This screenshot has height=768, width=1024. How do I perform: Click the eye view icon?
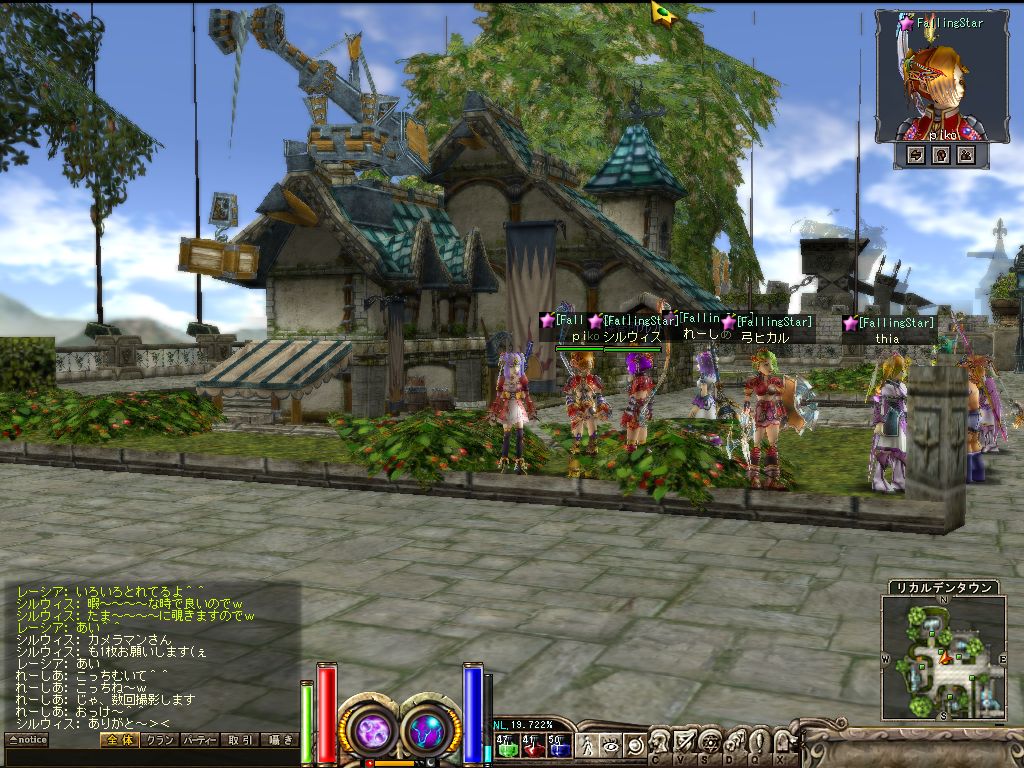tap(610, 745)
